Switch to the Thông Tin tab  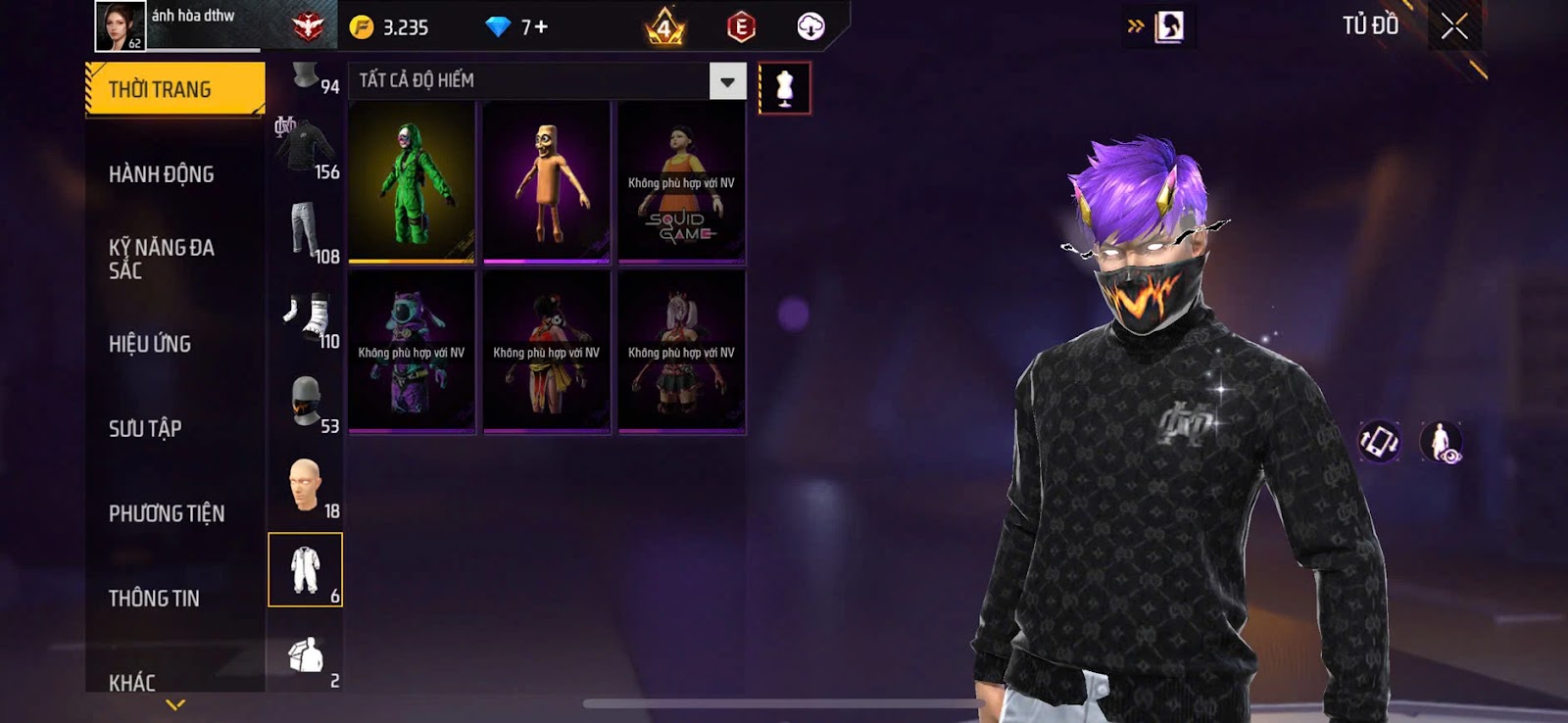(x=154, y=598)
